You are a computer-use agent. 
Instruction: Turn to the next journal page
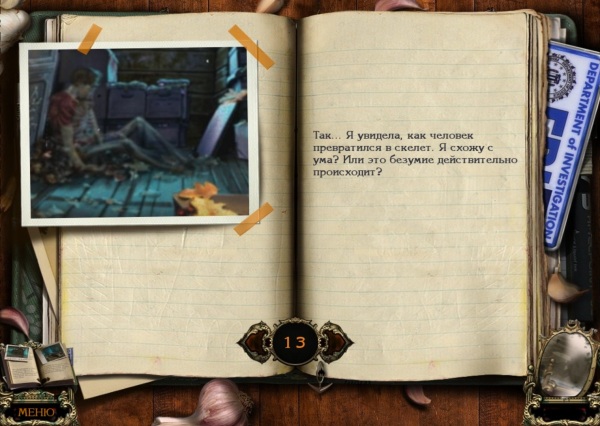336,342
